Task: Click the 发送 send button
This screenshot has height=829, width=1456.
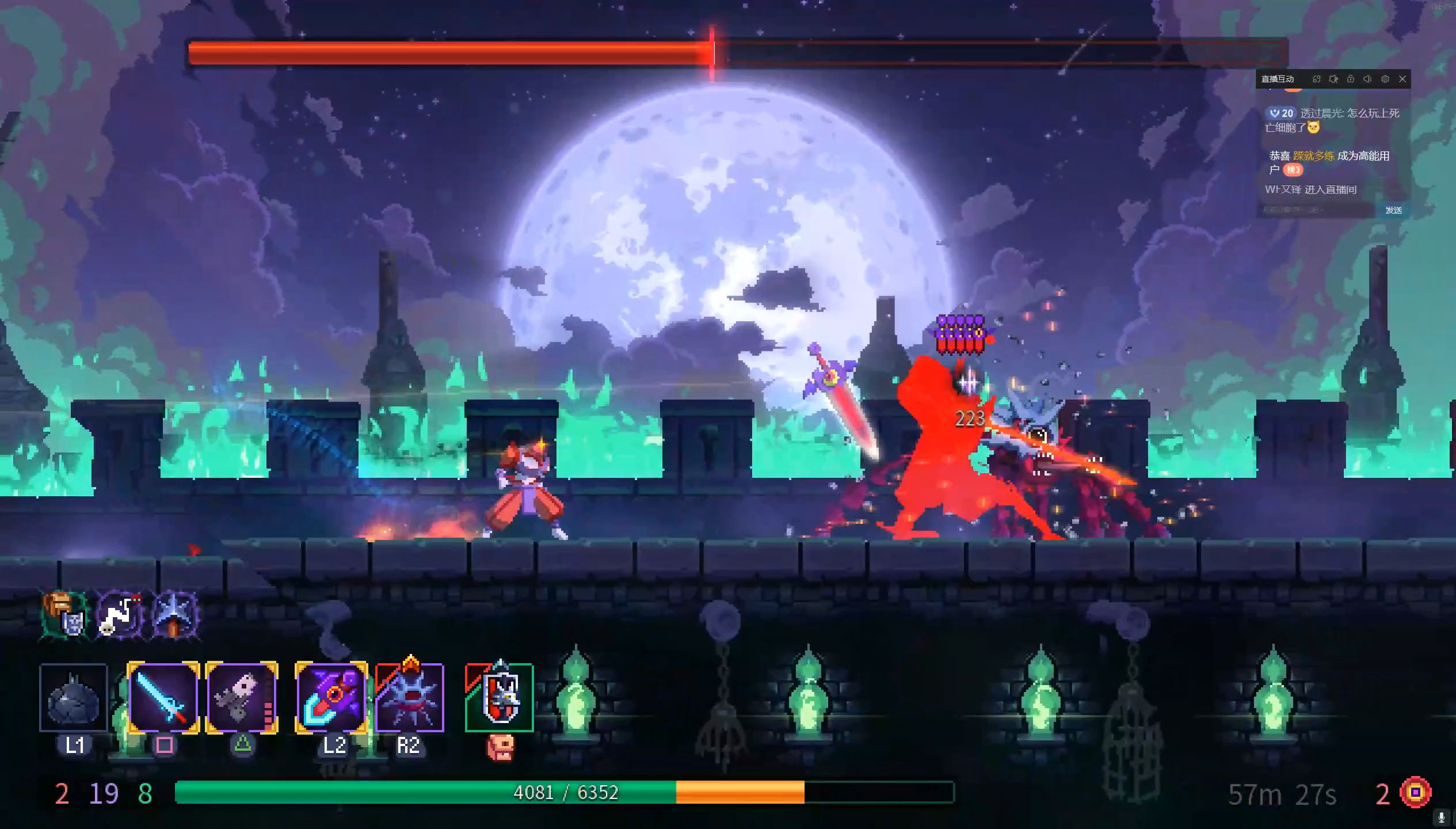Action: coord(1393,210)
